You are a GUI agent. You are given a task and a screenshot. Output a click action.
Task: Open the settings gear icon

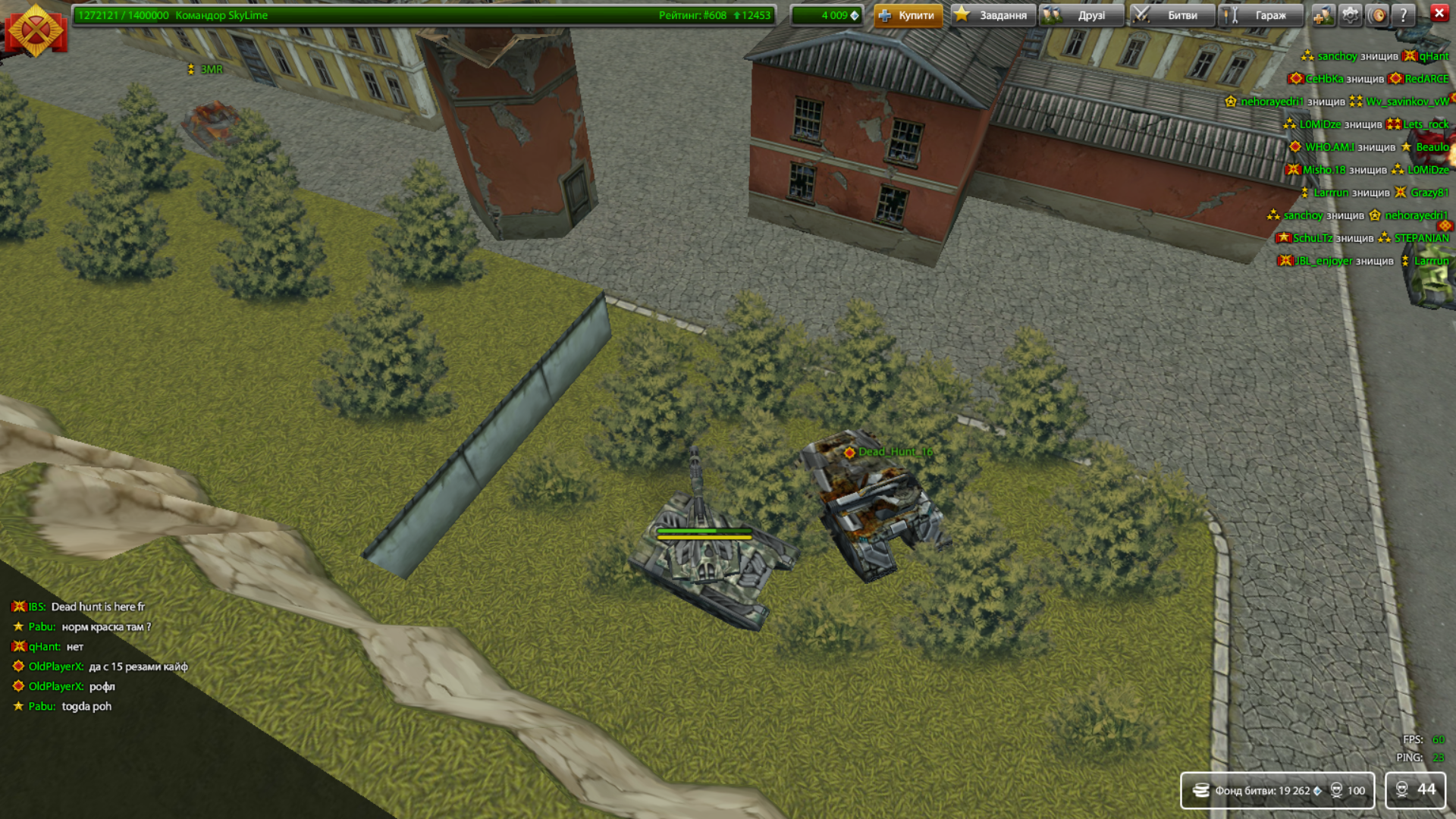point(1351,14)
